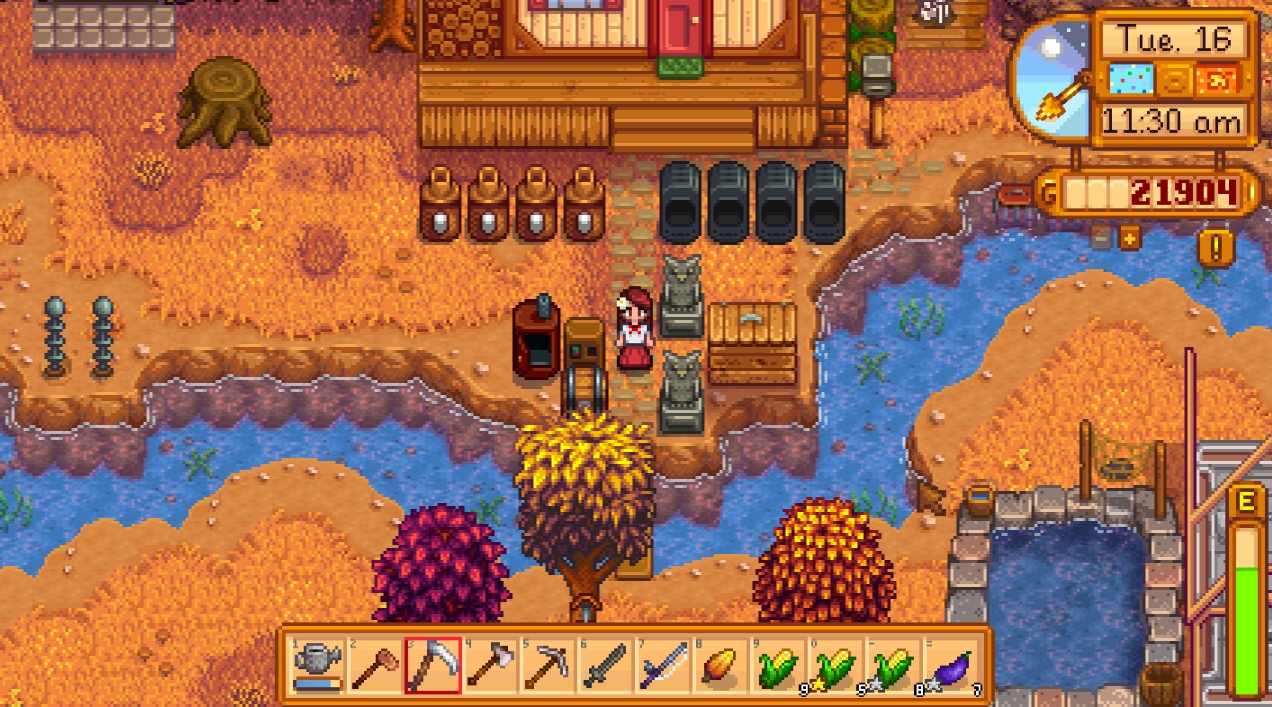The height and width of the screenshot is (707, 1272).
Task: Switch to the axe tool
Action: coord(490,664)
